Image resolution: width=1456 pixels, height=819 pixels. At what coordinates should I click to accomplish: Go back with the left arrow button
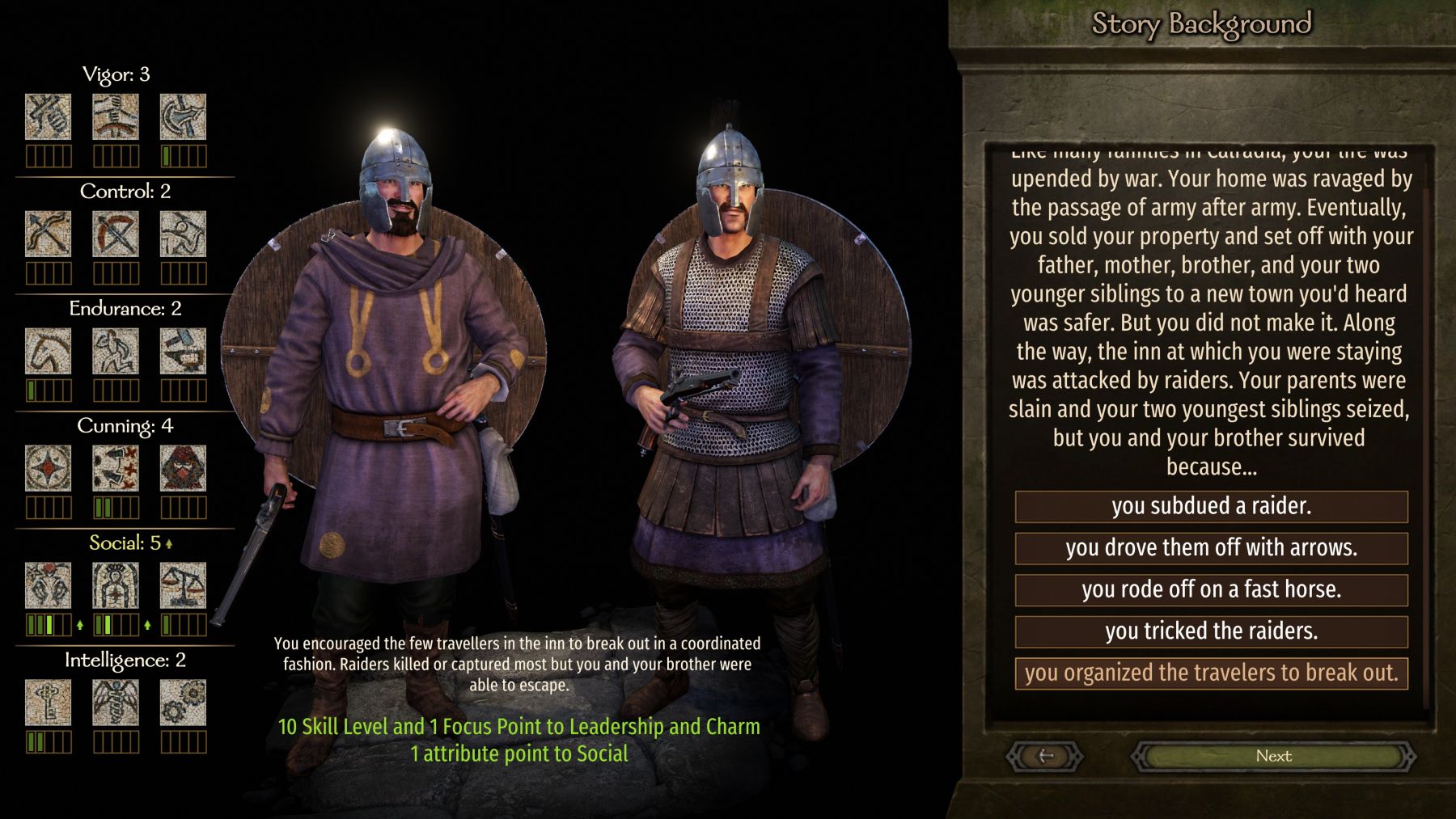point(1045,756)
